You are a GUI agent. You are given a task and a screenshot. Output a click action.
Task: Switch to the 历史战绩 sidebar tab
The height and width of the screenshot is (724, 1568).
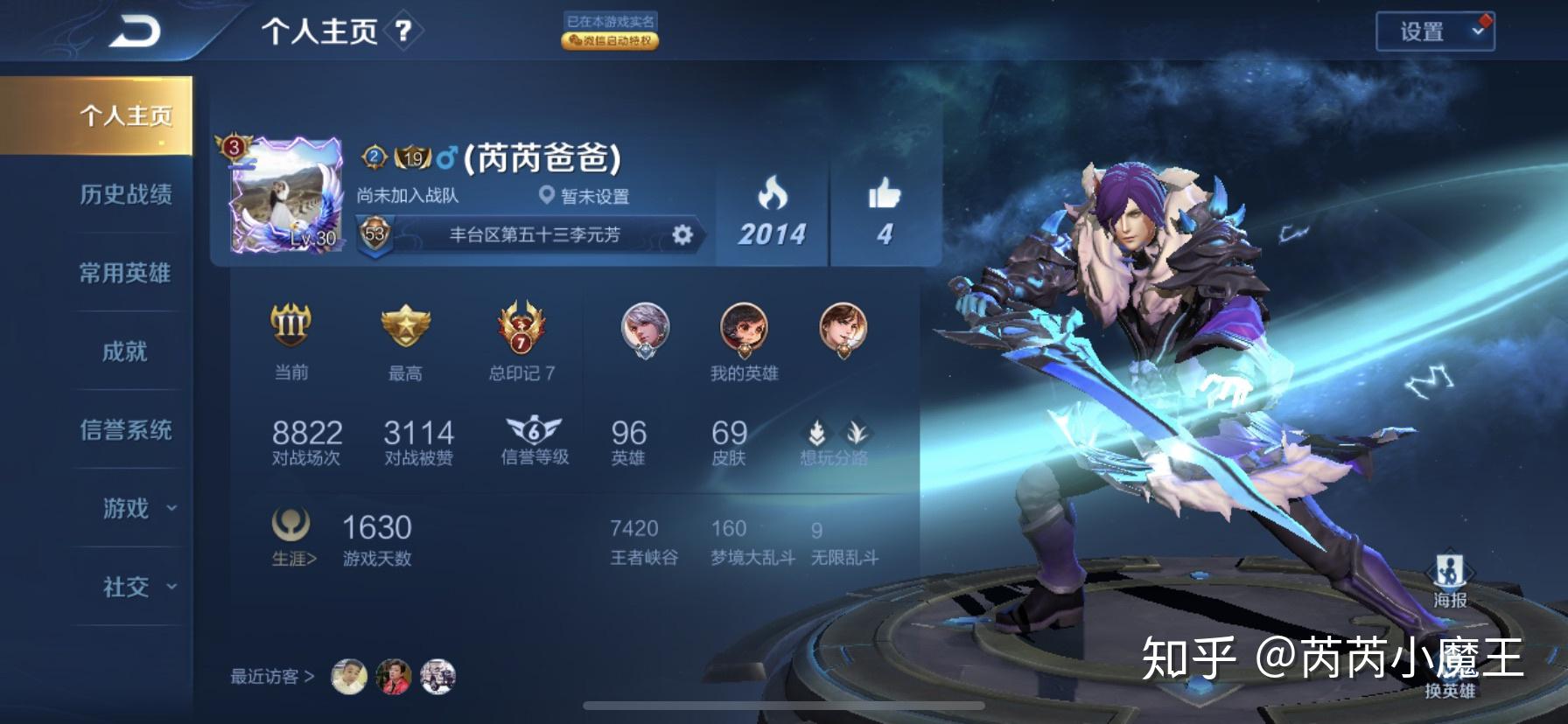click(x=129, y=196)
